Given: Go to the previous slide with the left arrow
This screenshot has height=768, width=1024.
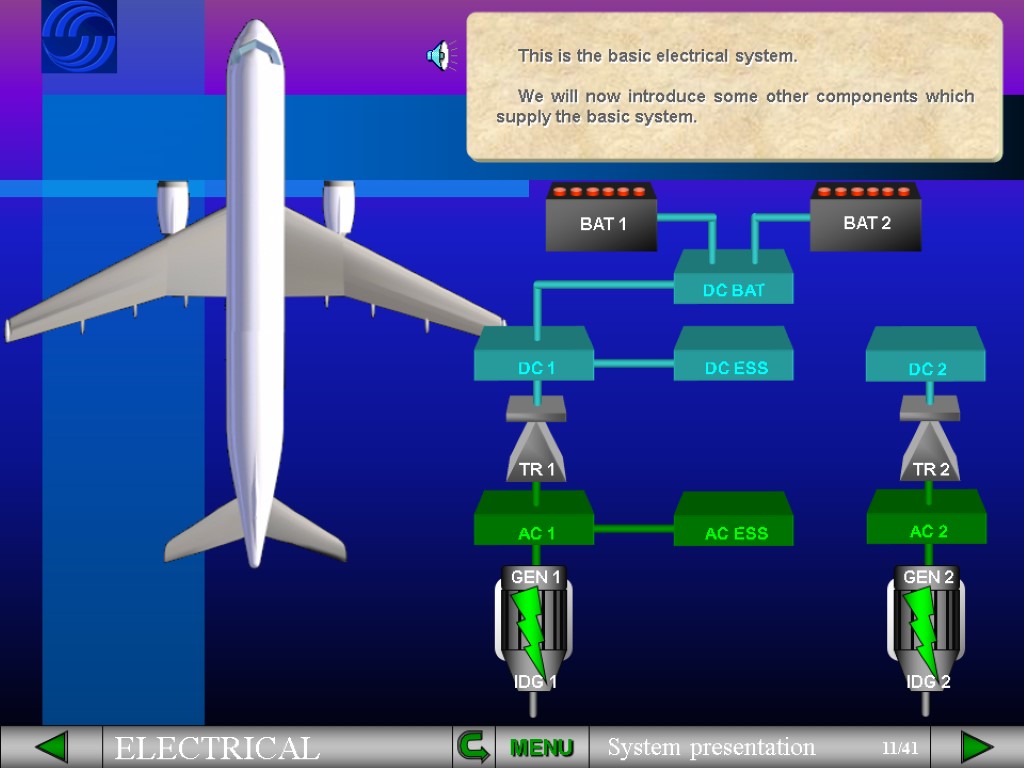Looking at the screenshot, I should pyautogui.click(x=51, y=747).
